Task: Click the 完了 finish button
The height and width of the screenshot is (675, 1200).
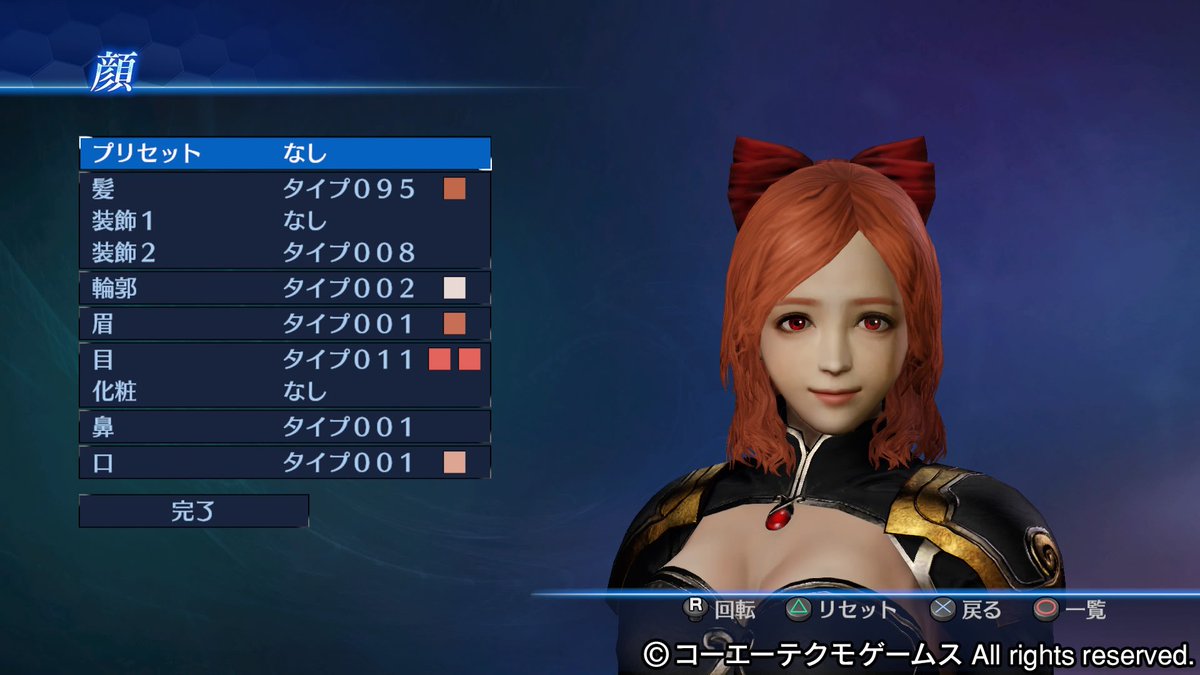Action: click(x=193, y=511)
